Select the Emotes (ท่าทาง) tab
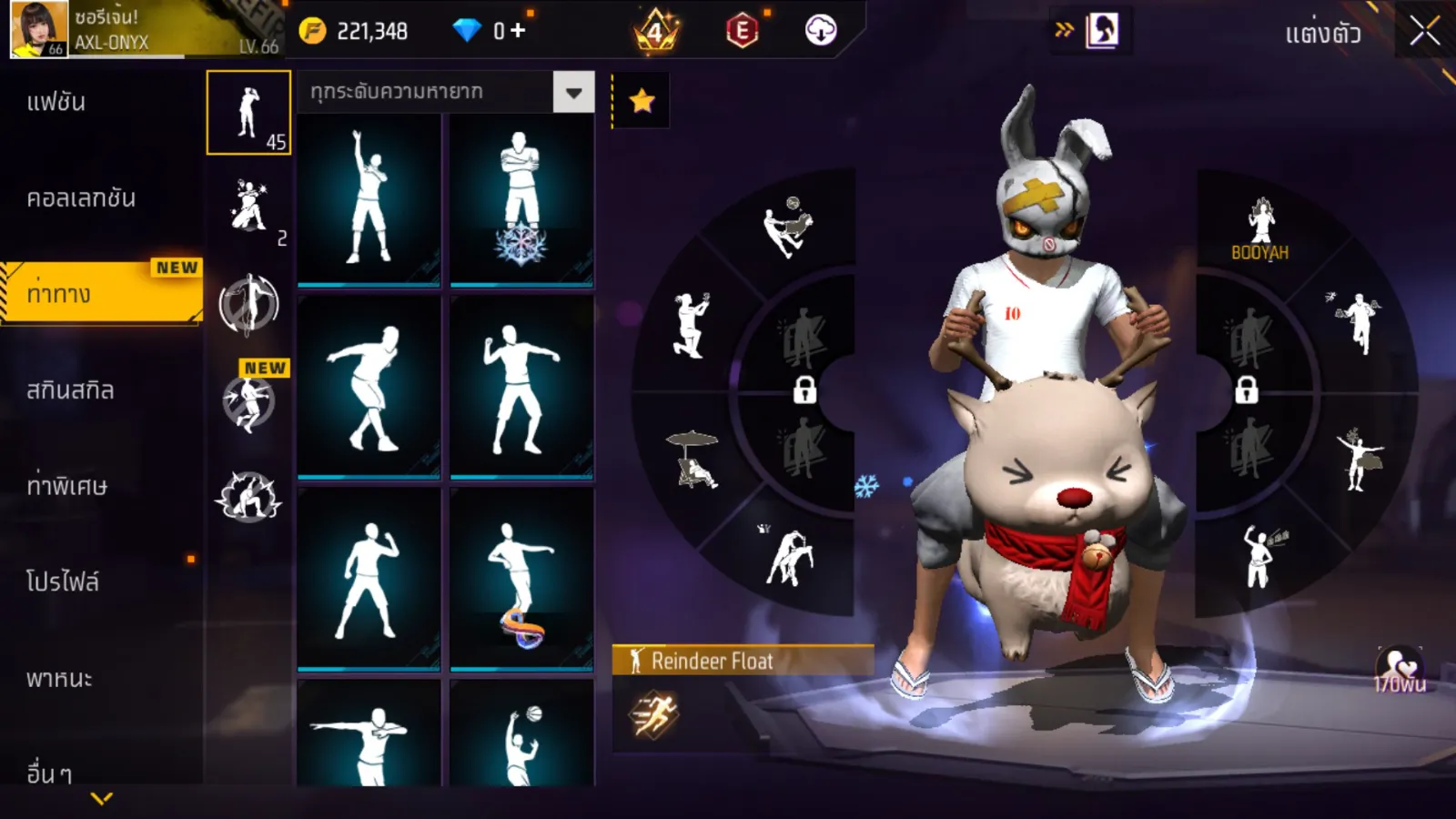This screenshot has height=819, width=1456. pyautogui.click(x=60, y=294)
